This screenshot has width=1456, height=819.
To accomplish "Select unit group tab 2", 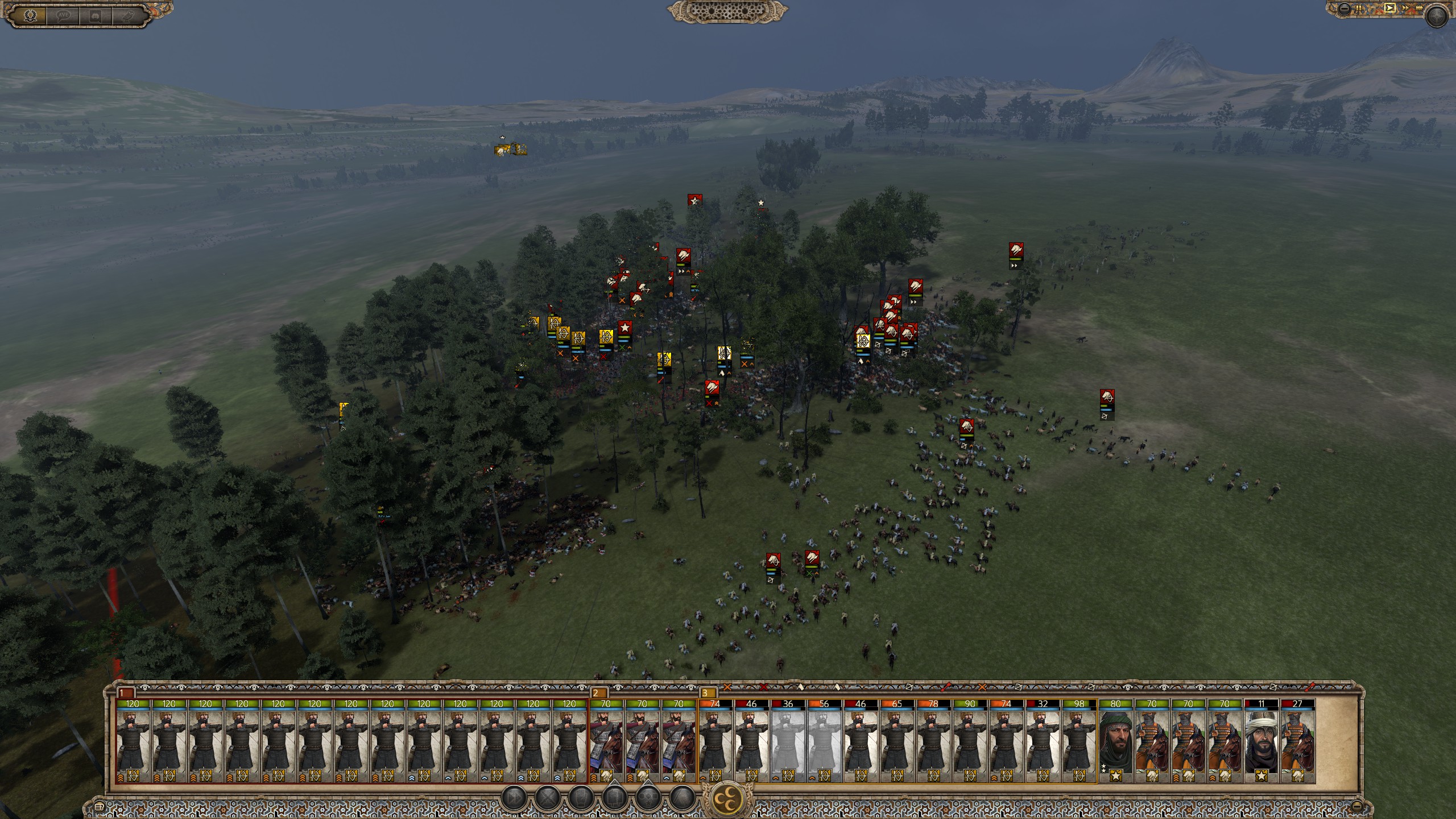I will coord(599,693).
